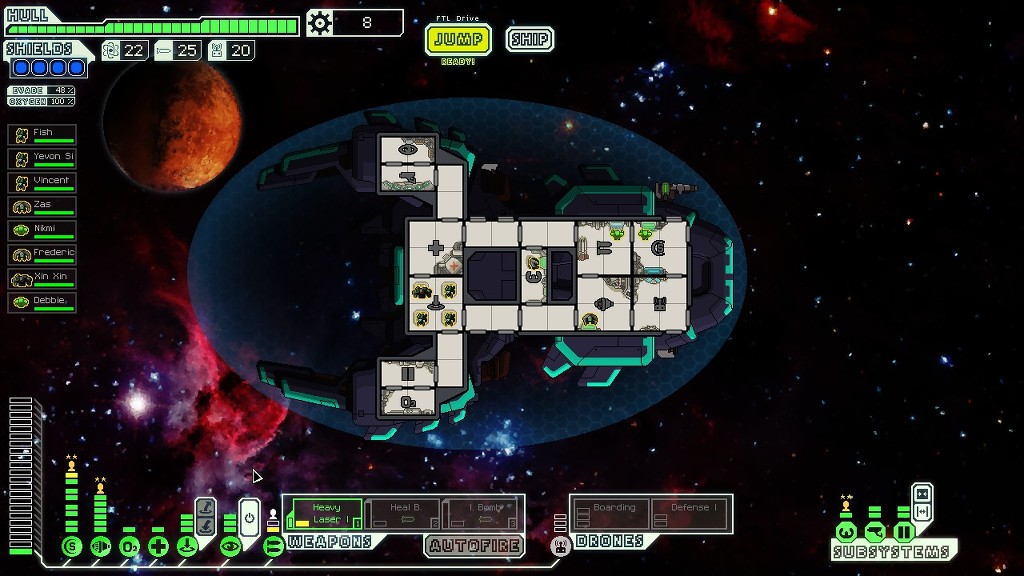Screen dimensions: 1024x576
Task: Toggle the Autofire button
Action: tap(474, 546)
